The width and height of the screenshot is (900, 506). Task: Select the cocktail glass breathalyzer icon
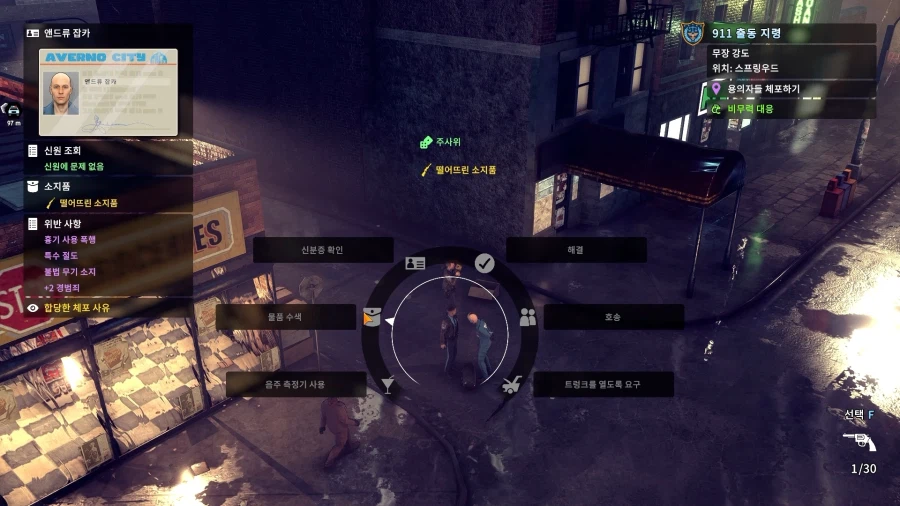388,384
